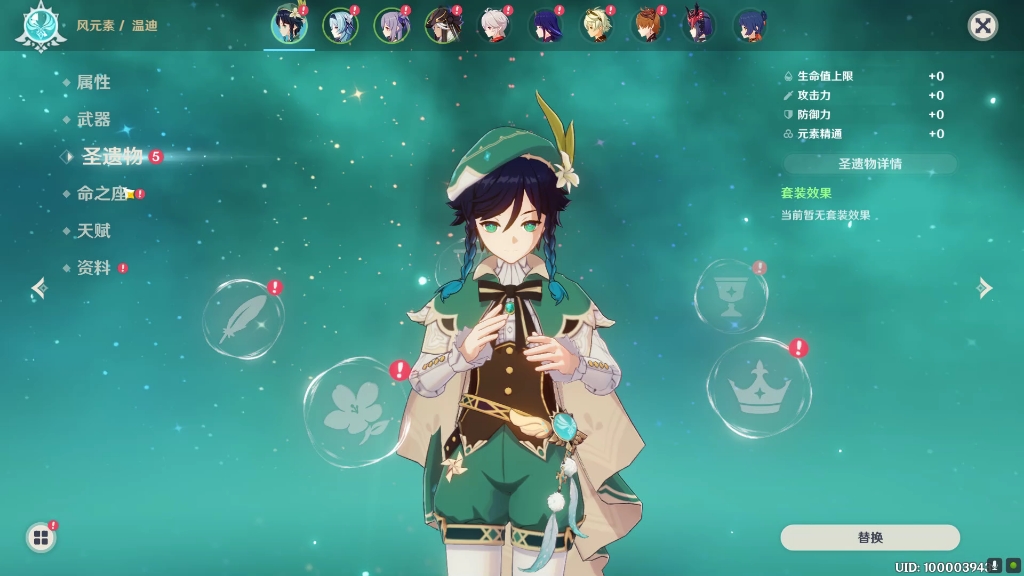Switch to Keqing's purple-haired portrait

tap(391, 26)
